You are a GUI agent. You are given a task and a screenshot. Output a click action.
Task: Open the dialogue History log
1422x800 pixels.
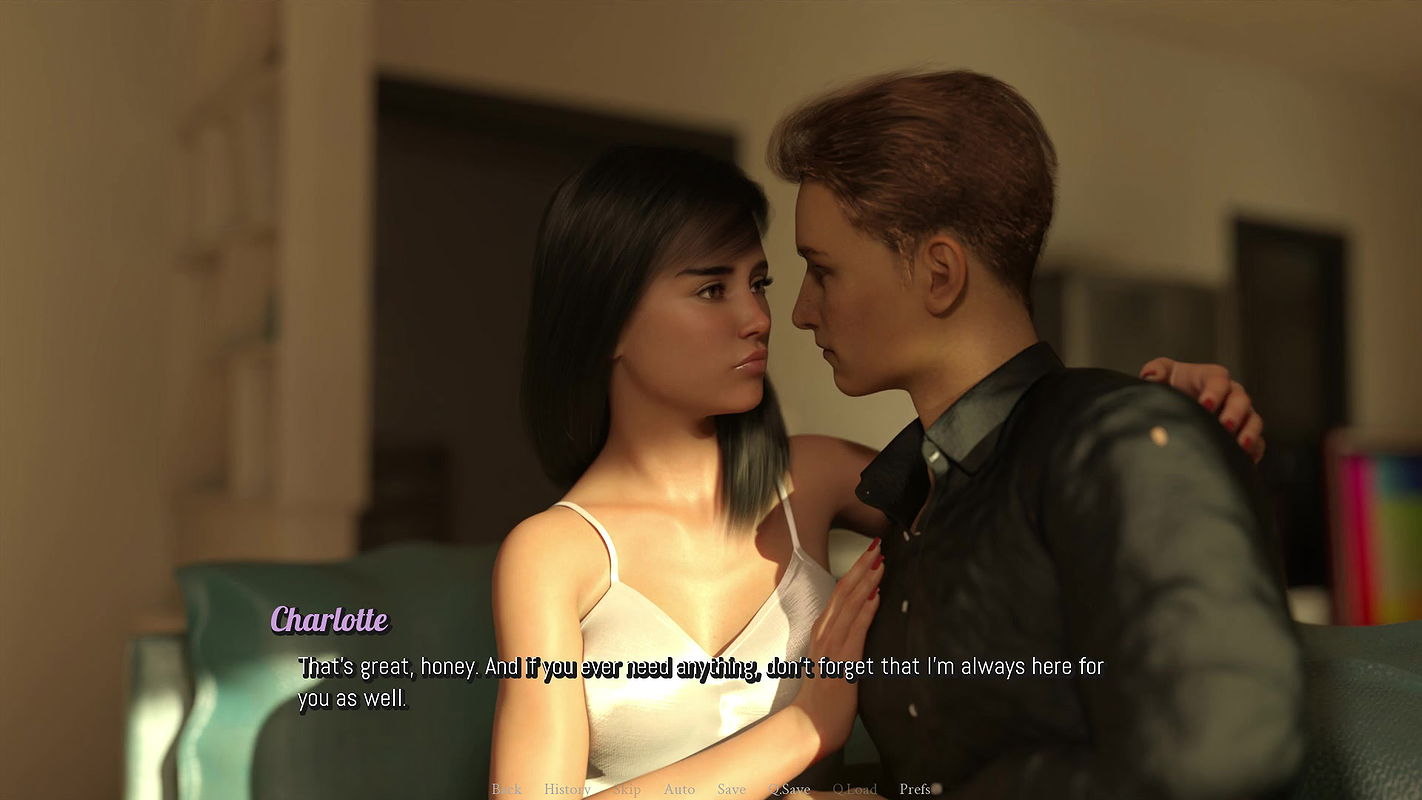(567, 789)
